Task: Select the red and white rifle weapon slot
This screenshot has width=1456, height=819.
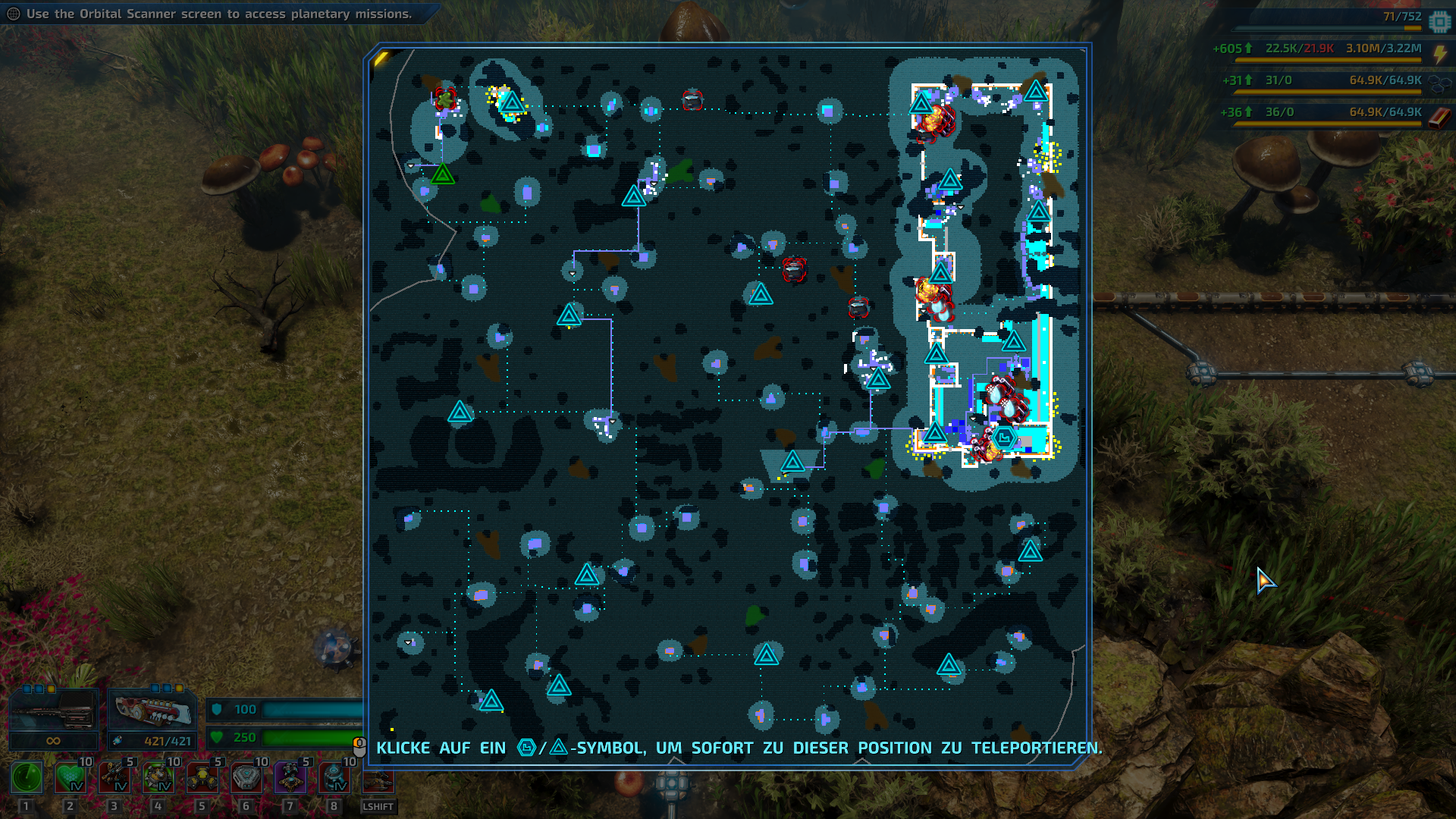Action: pyautogui.click(x=152, y=712)
